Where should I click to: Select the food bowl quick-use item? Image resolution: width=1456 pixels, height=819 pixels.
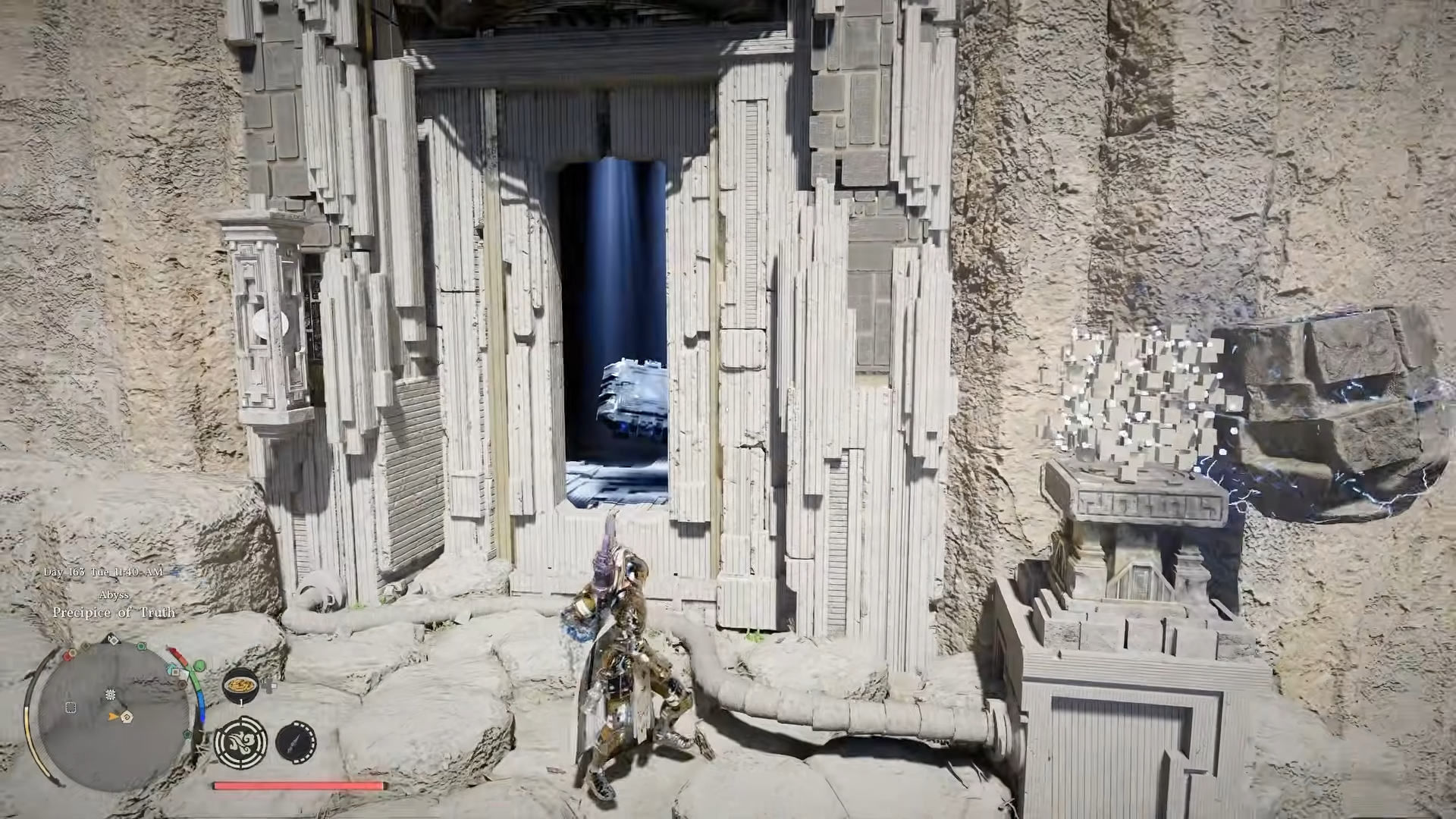tap(240, 683)
